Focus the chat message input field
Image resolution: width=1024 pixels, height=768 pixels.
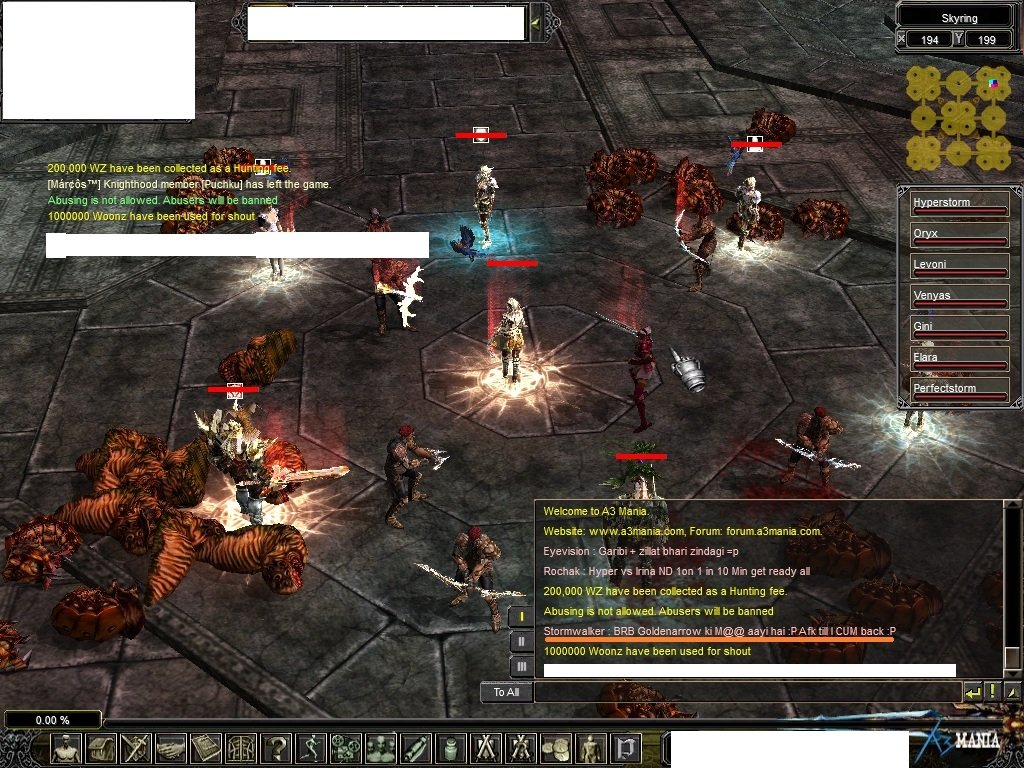point(745,692)
